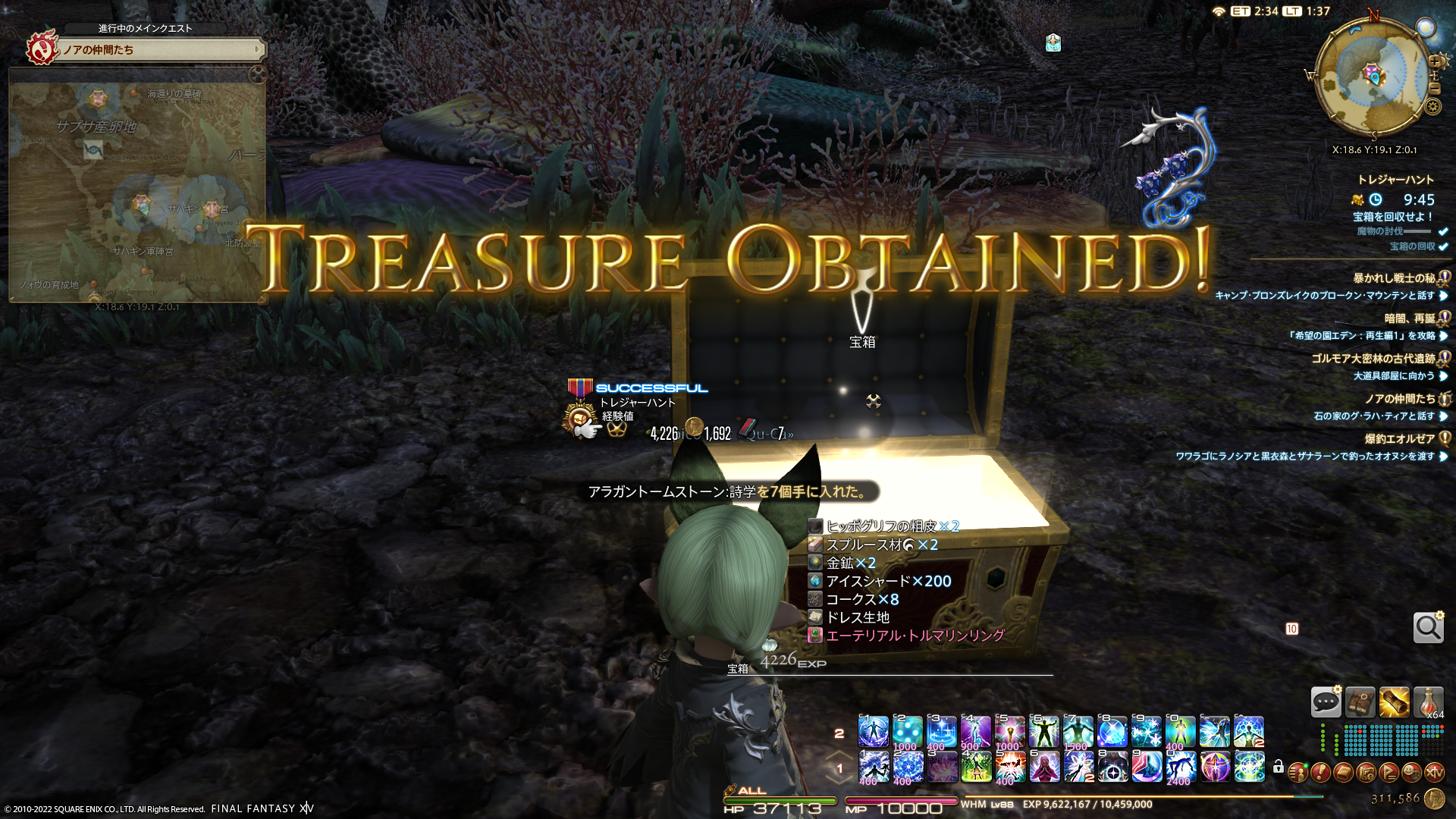The height and width of the screenshot is (819, 1456).
Task: Cast the ability costing 2400 MP
Action: pos(1181,767)
